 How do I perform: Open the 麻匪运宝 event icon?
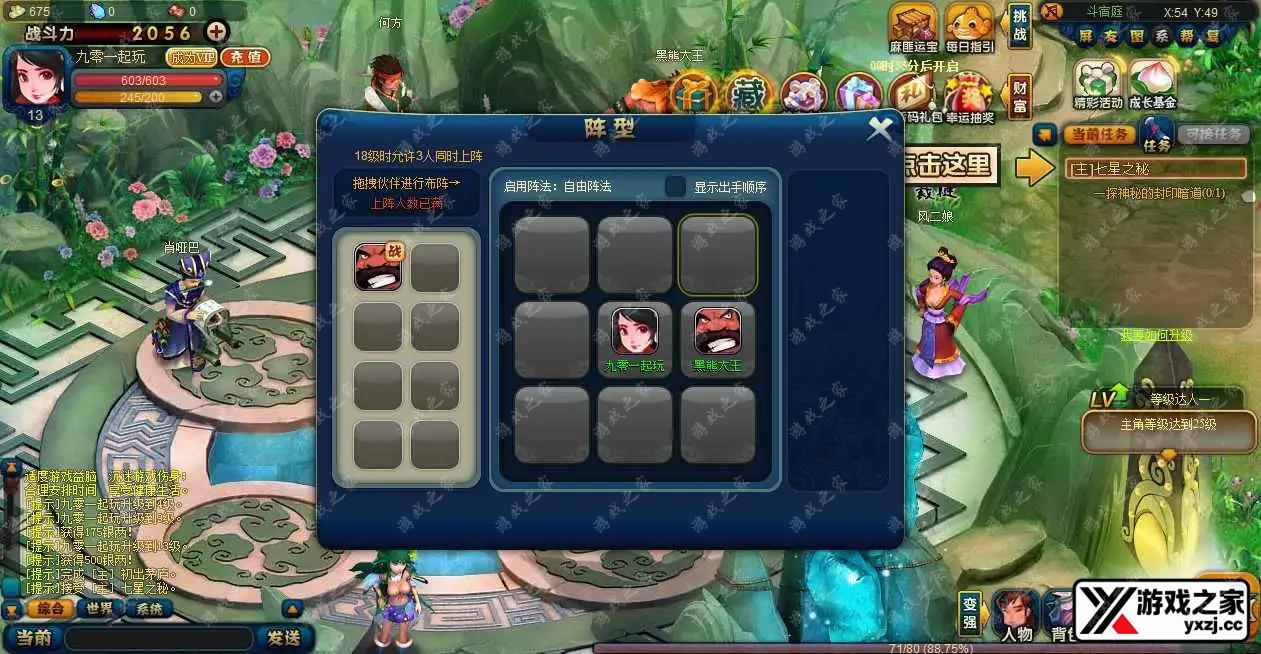913,28
